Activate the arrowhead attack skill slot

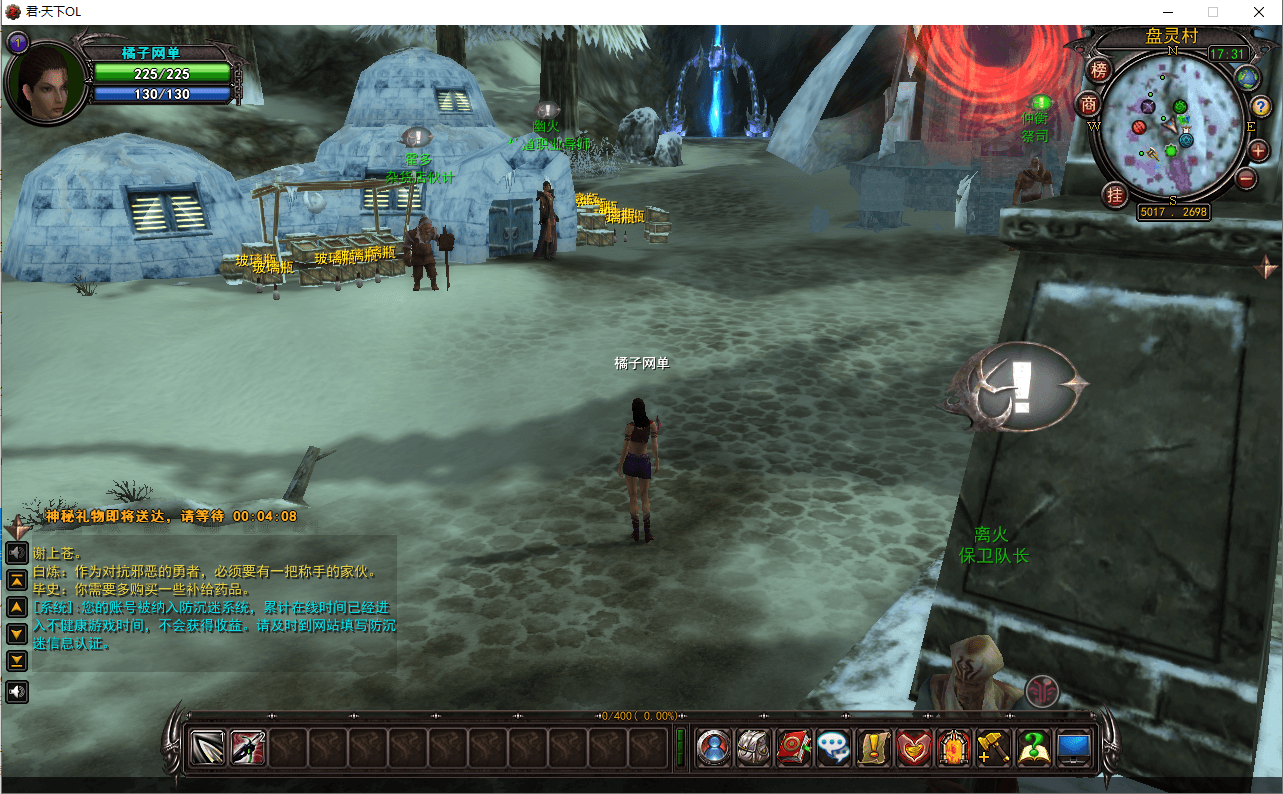(x=208, y=748)
